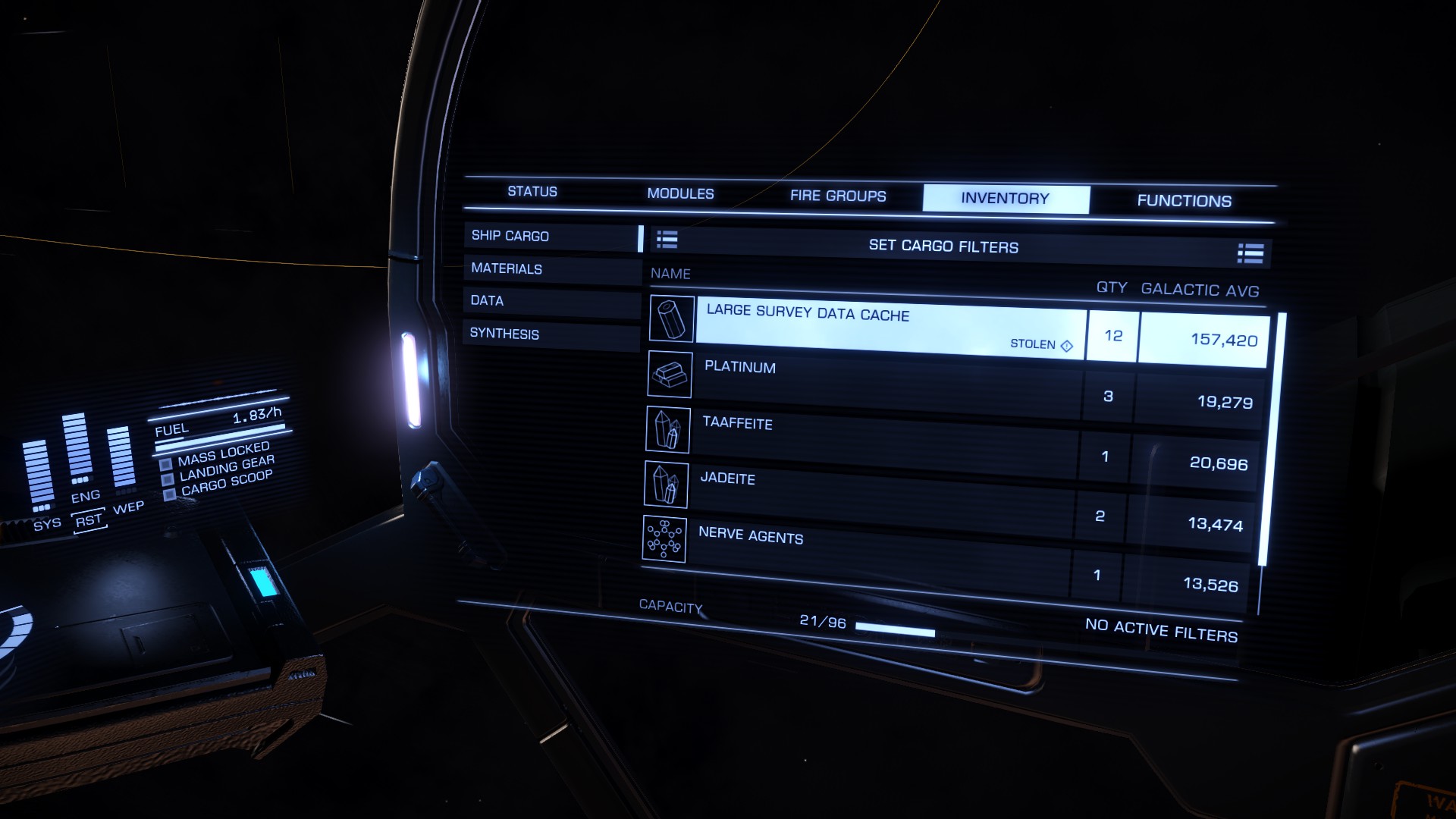Highlight the Nerve Agents cargo entry

click(876, 554)
